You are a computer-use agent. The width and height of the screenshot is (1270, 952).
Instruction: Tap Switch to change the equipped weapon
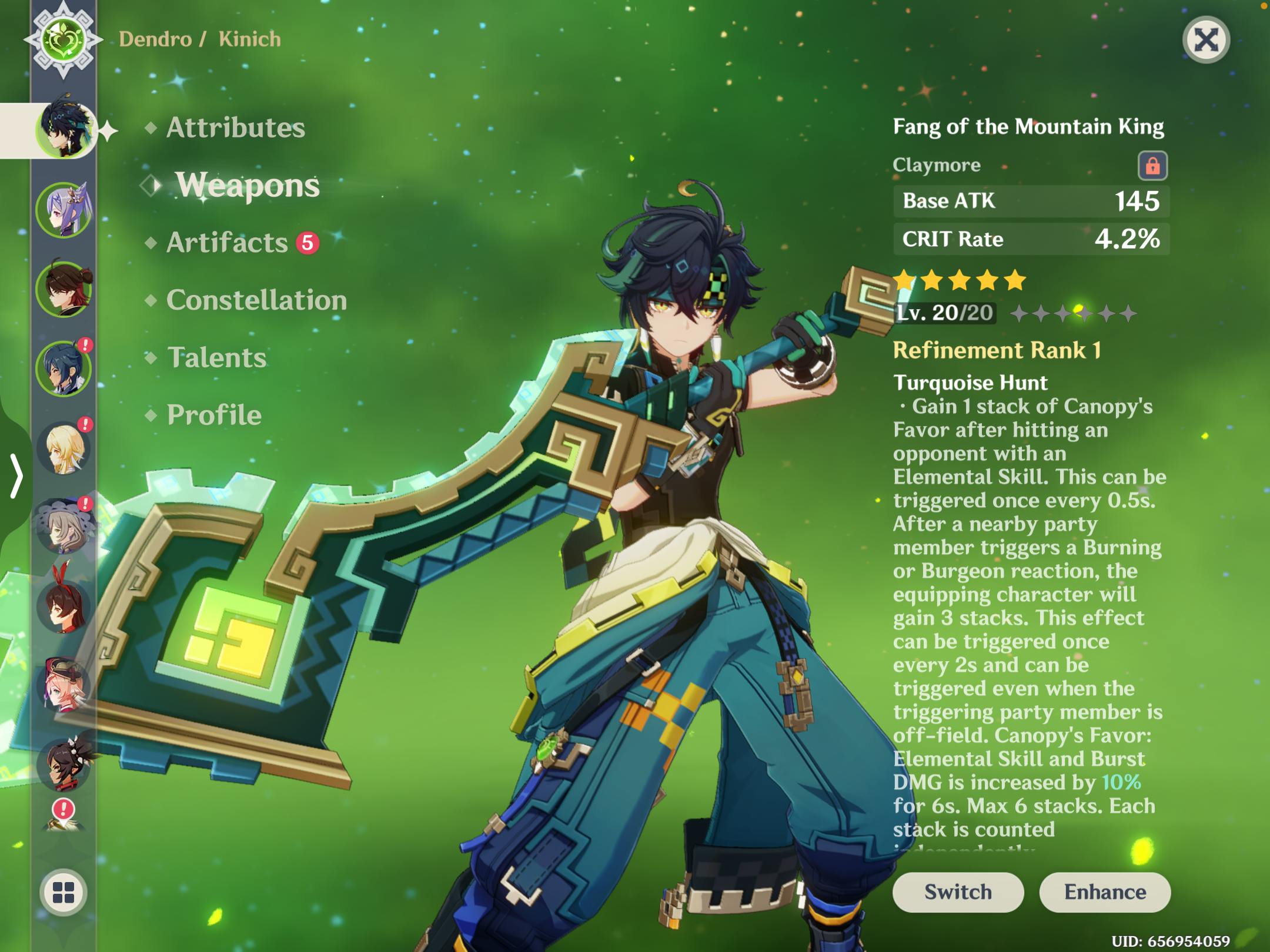tap(958, 892)
